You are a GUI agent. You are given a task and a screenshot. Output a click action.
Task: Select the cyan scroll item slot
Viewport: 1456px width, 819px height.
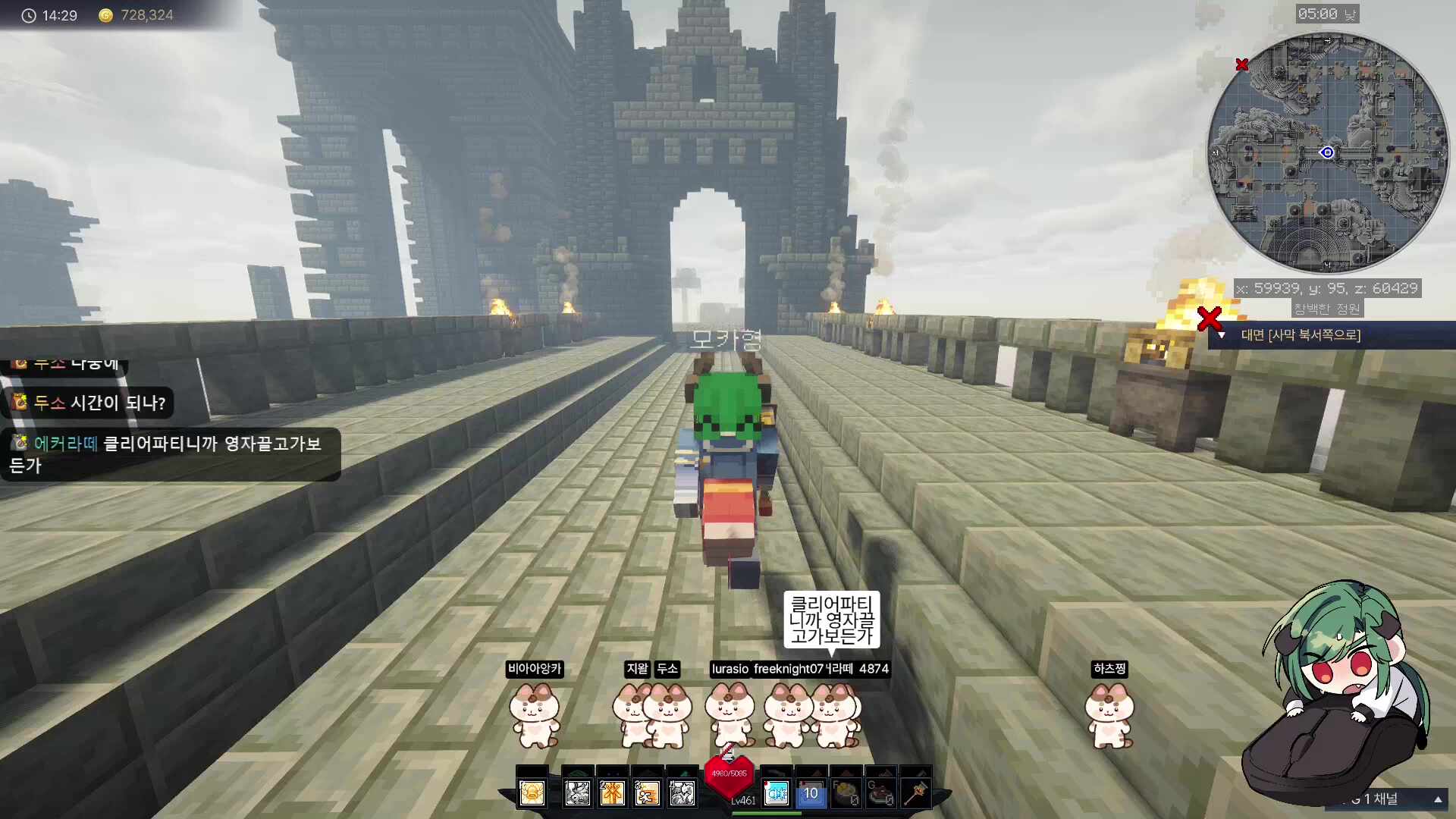(777, 793)
